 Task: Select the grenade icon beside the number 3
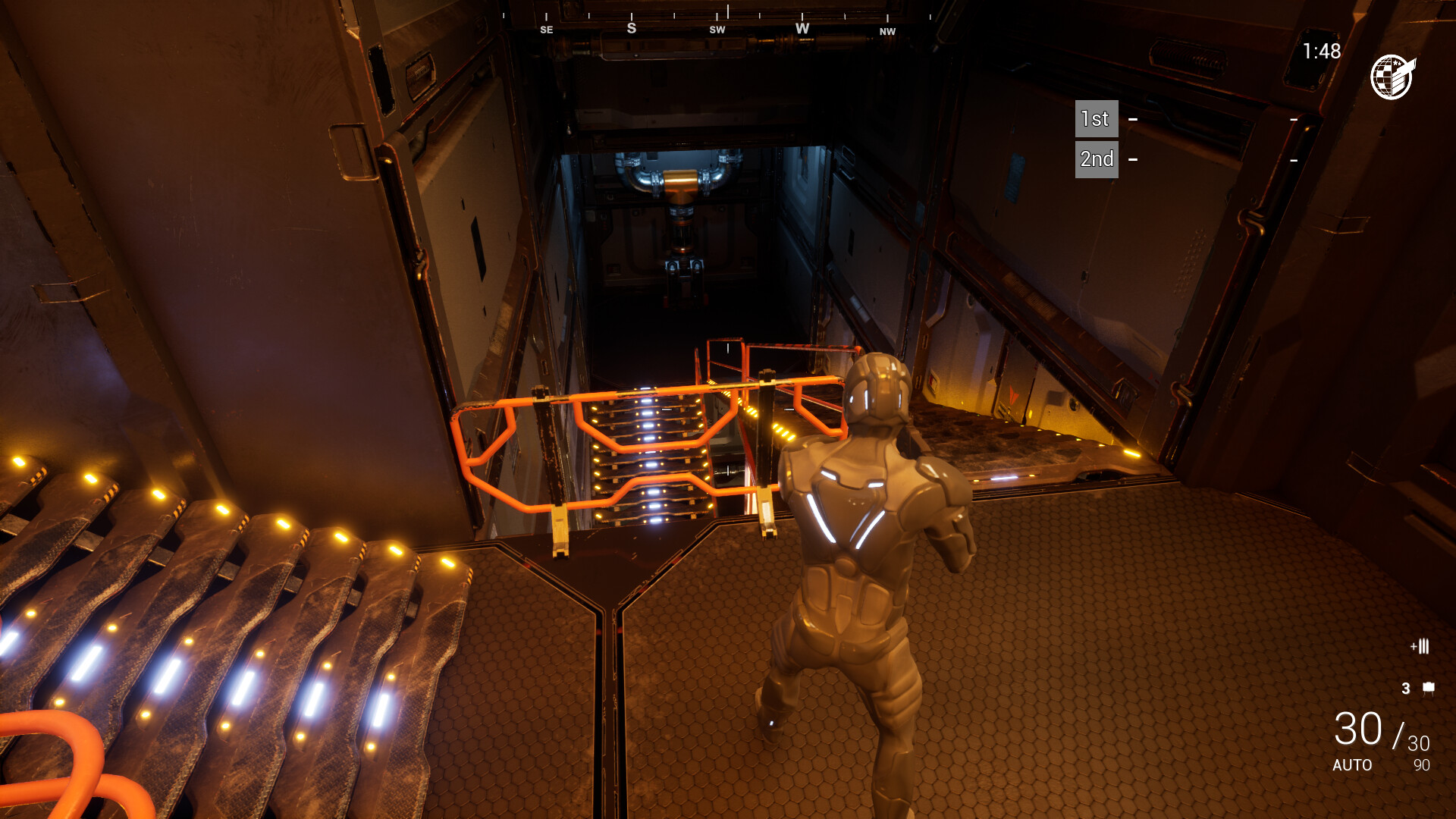click(x=1429, y=688)
